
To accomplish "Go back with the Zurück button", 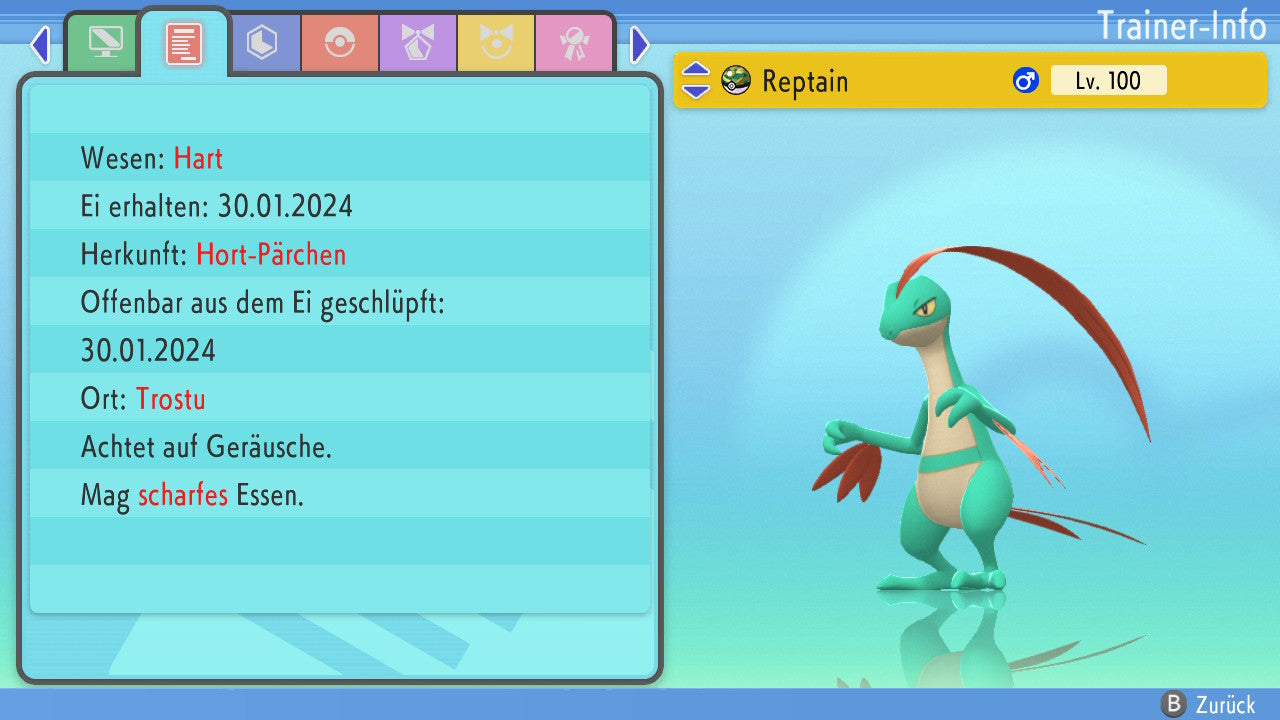I will tap(1210, 704).
